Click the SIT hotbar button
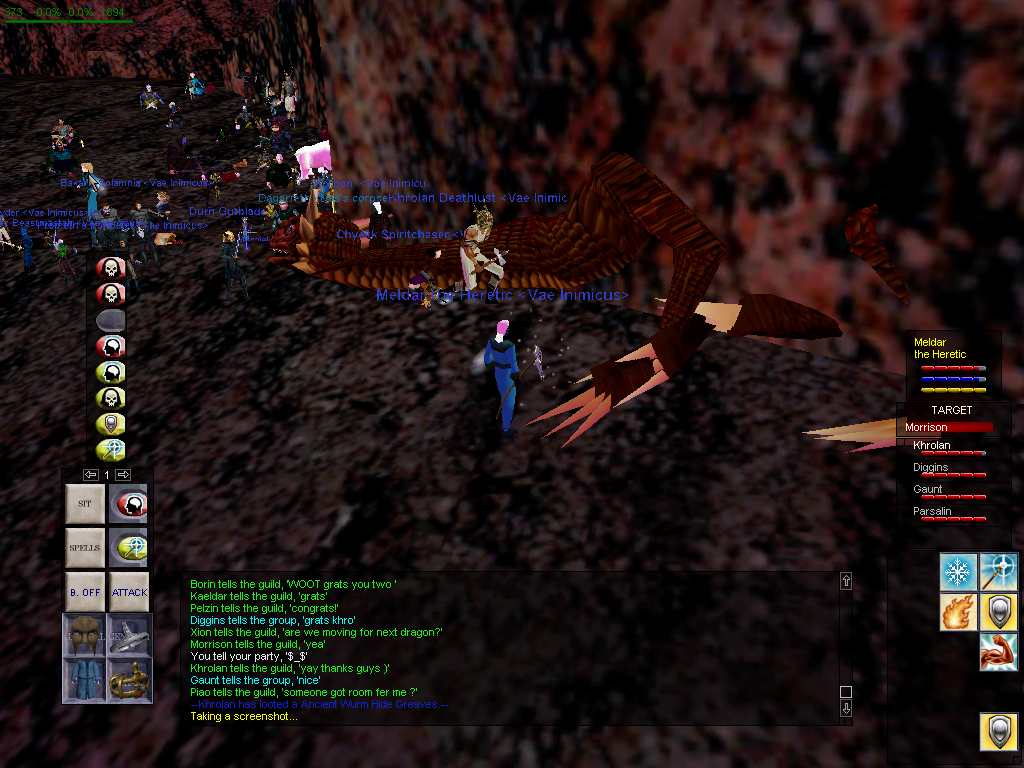Viewport: 1024px width, 768px height. click(85, 504)
